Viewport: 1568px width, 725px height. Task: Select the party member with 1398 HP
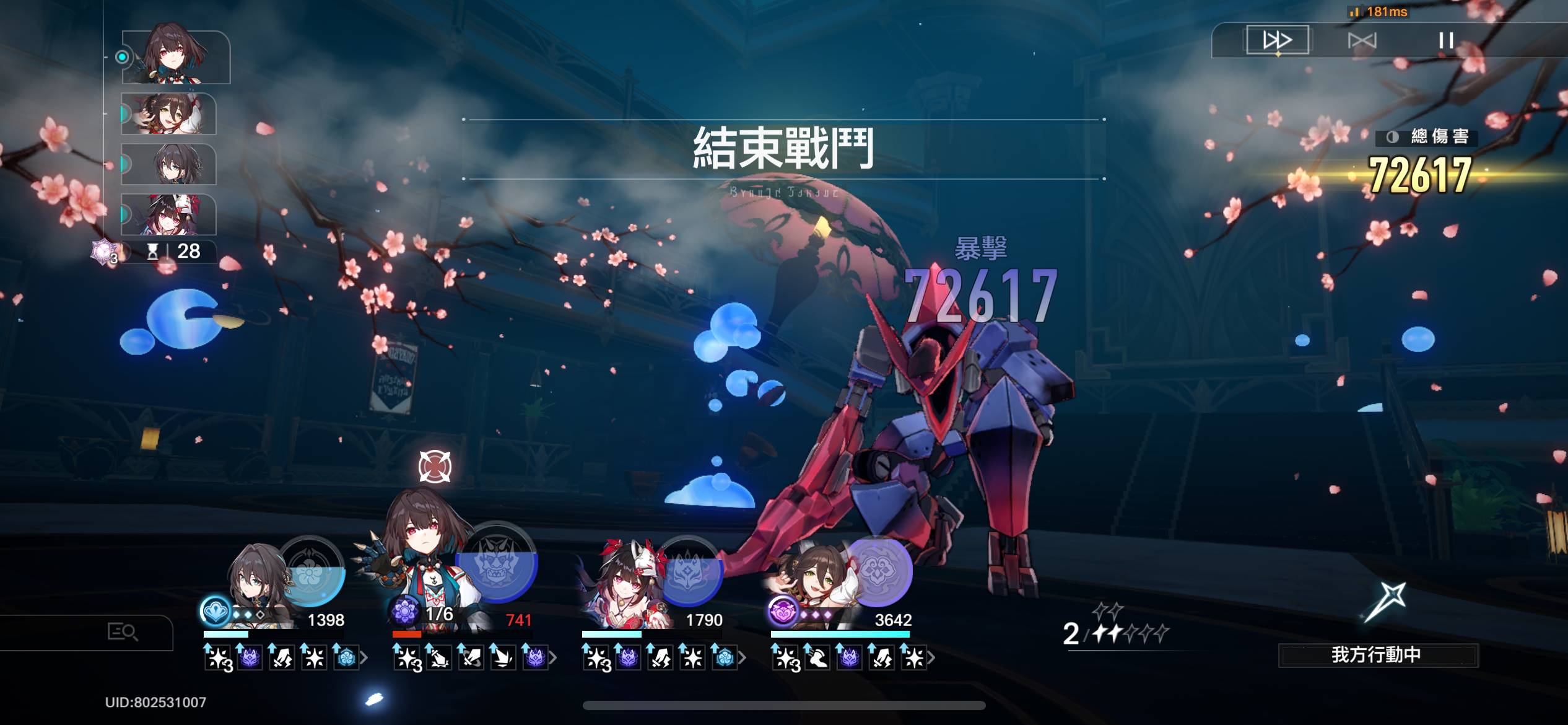(x=260, y=582)
